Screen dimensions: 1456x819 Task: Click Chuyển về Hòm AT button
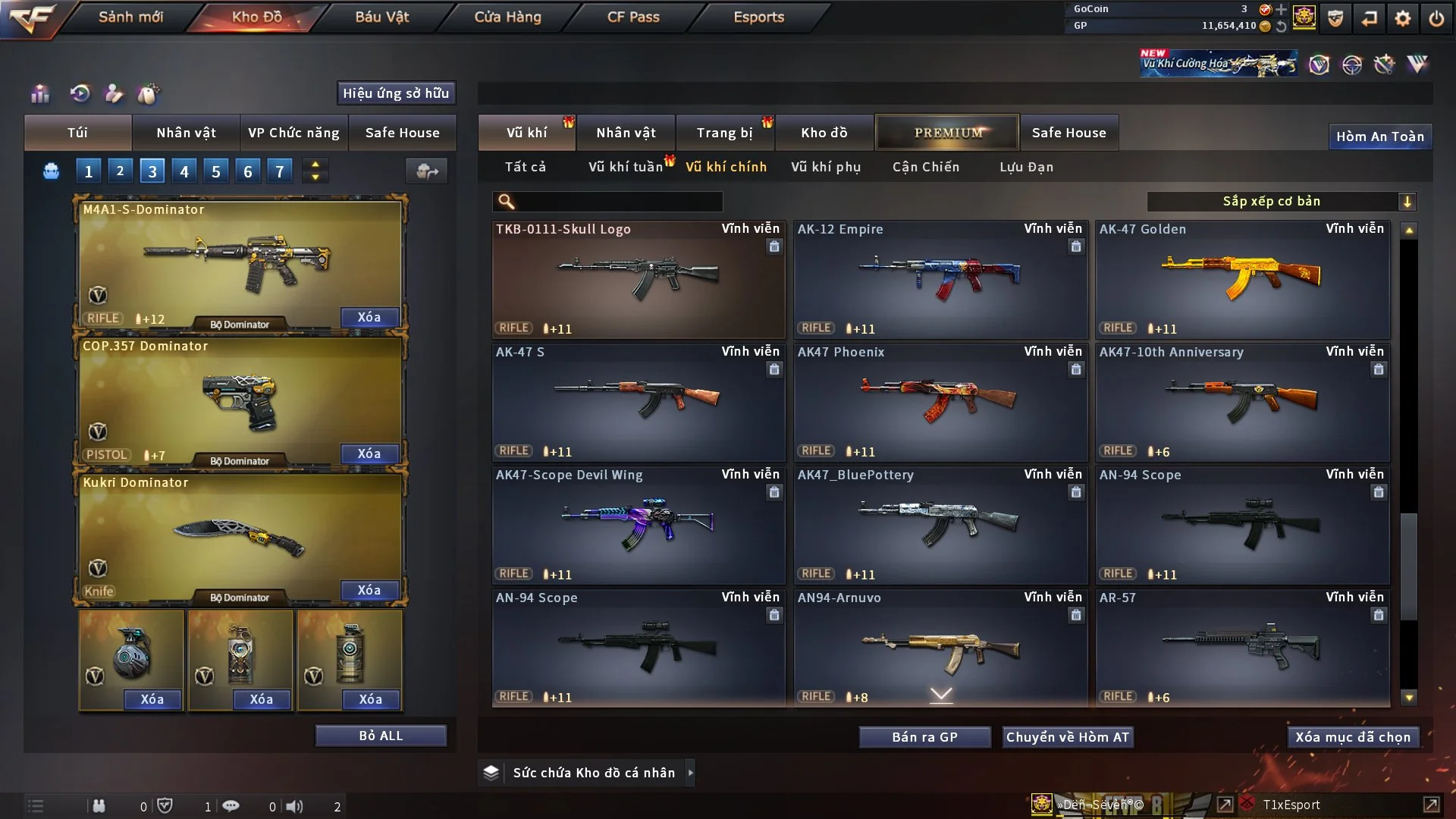tap(1068, 737)
